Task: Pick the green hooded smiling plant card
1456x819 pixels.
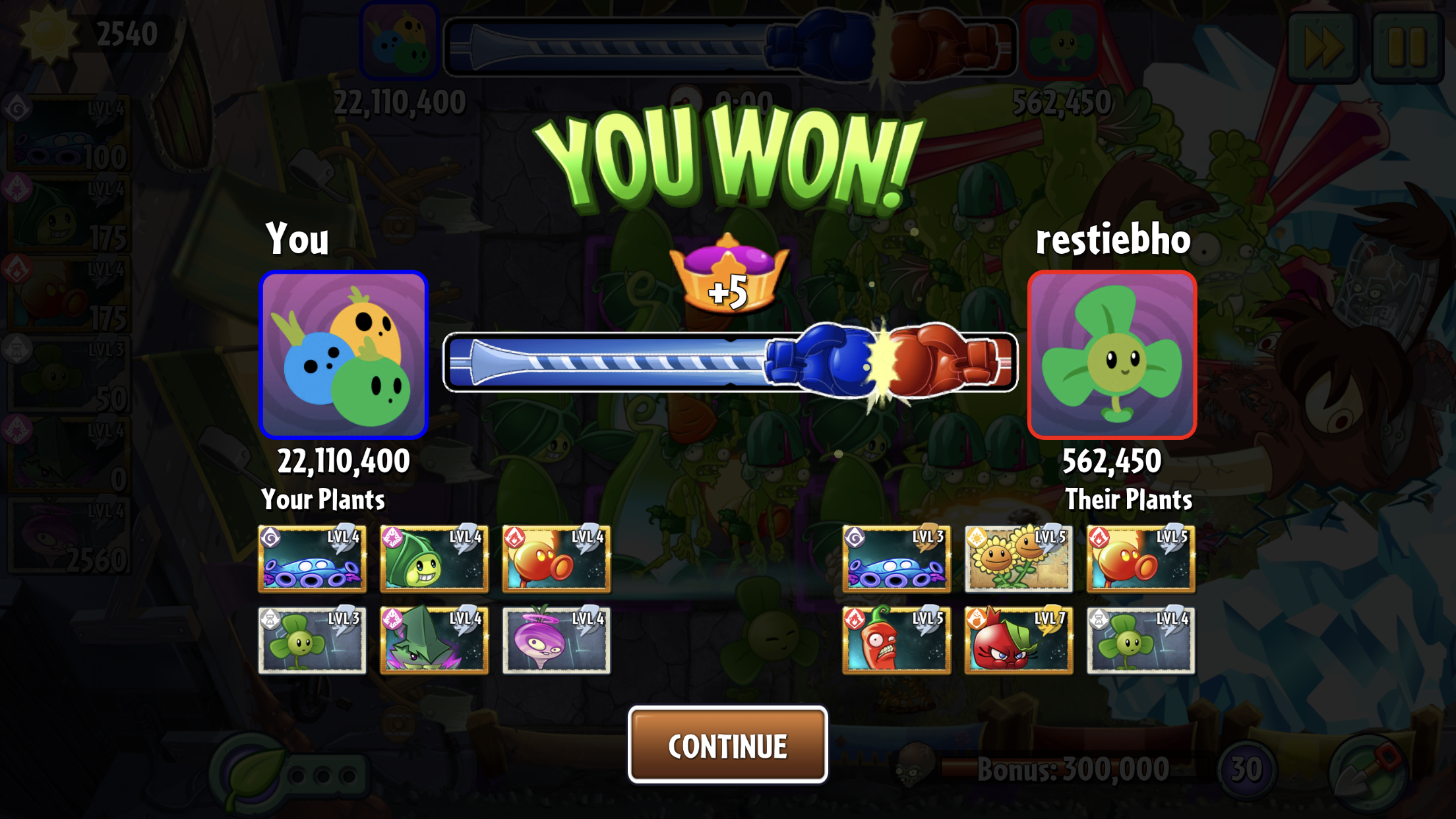Action: coord(434,559)
